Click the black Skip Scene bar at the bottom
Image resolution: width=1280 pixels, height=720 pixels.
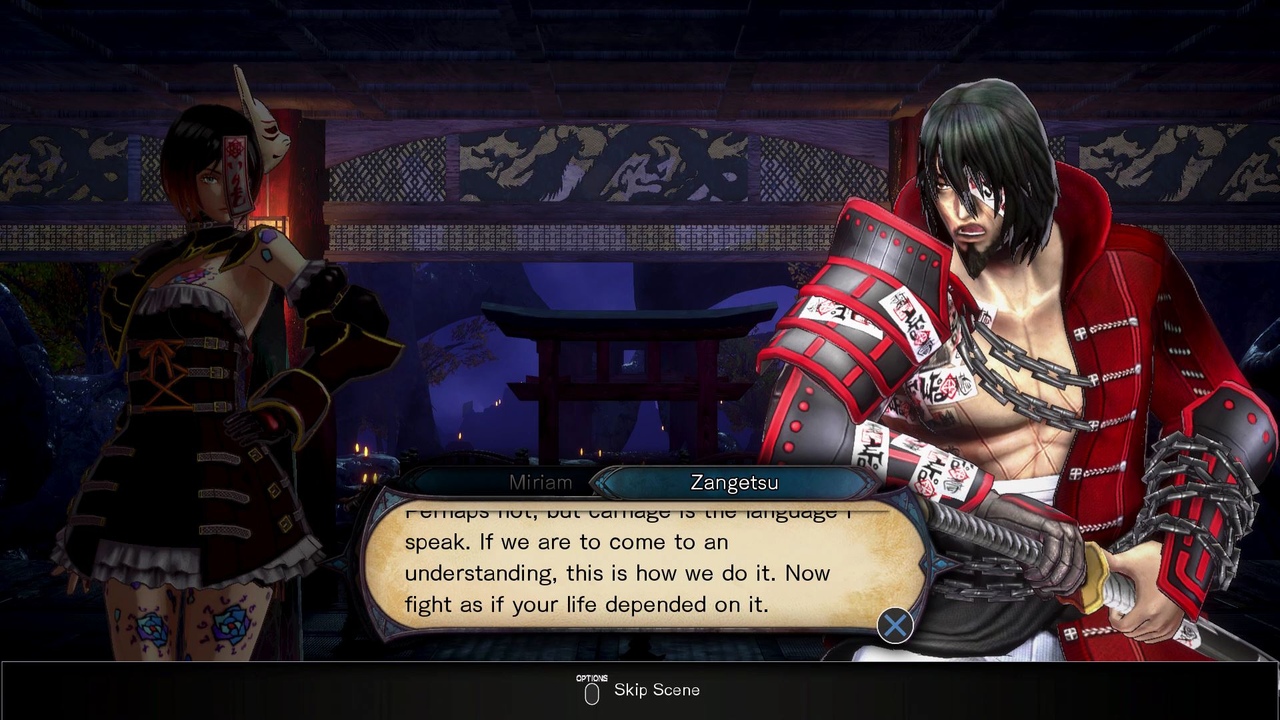[640, 690]
